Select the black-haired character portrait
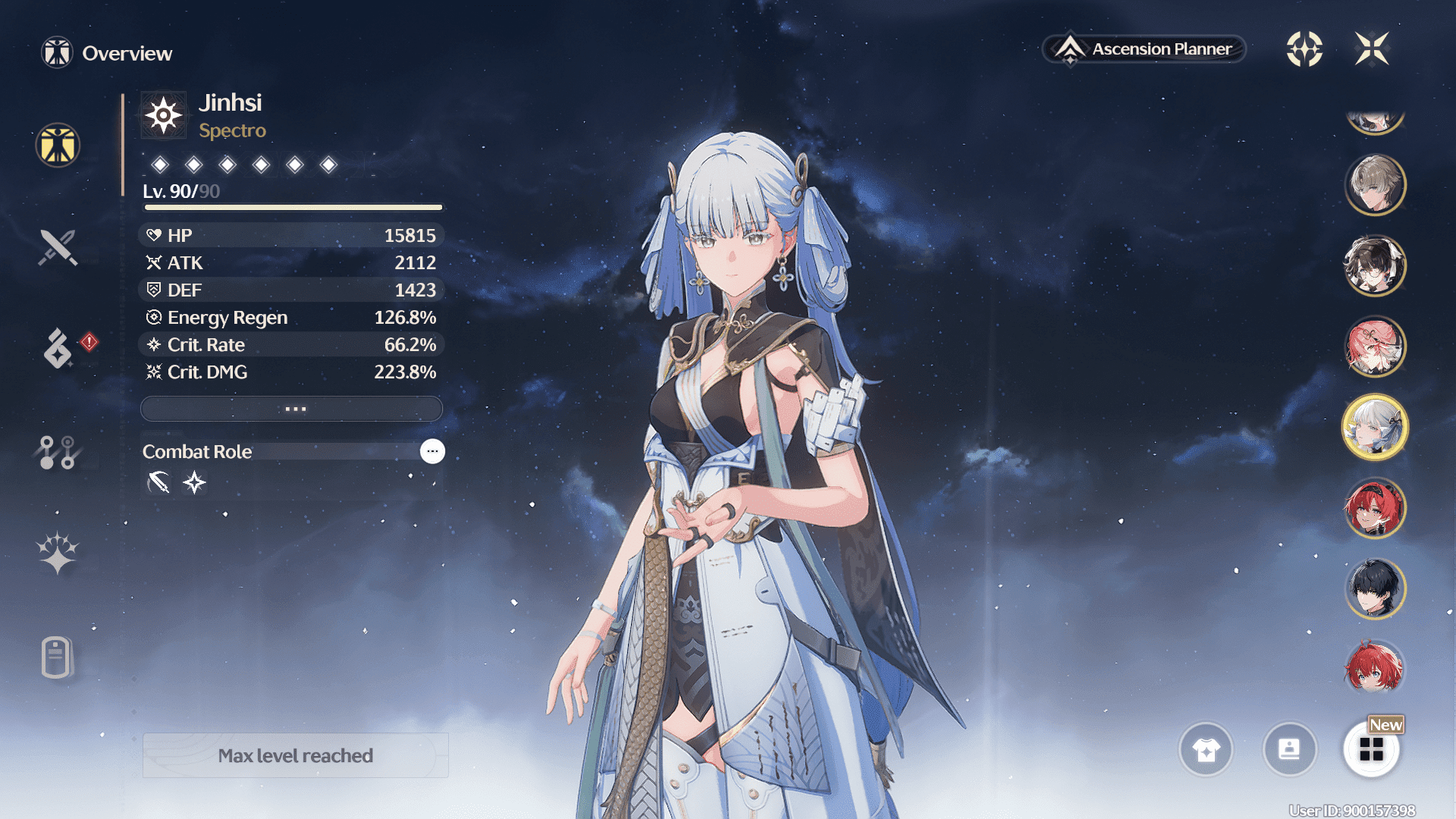The height and width of the screenshot is (819, 1456). click(1375, 588)
